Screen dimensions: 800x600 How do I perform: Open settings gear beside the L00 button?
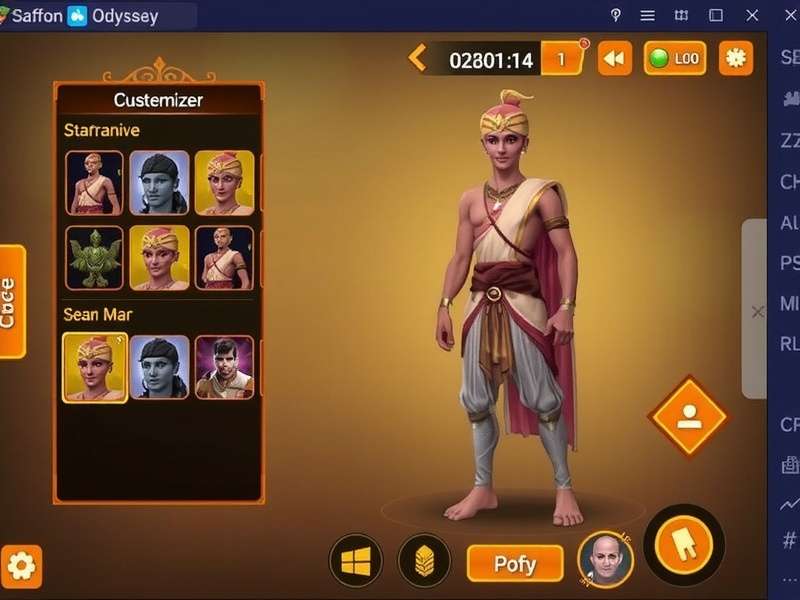[x=736, y=58]
